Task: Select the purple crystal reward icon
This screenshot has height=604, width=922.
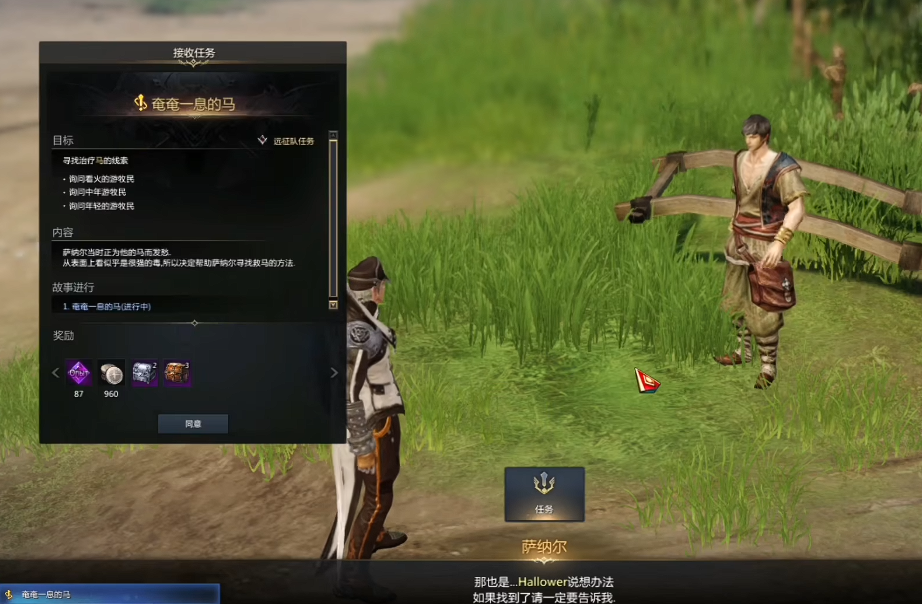Action: tap(78, 373)
